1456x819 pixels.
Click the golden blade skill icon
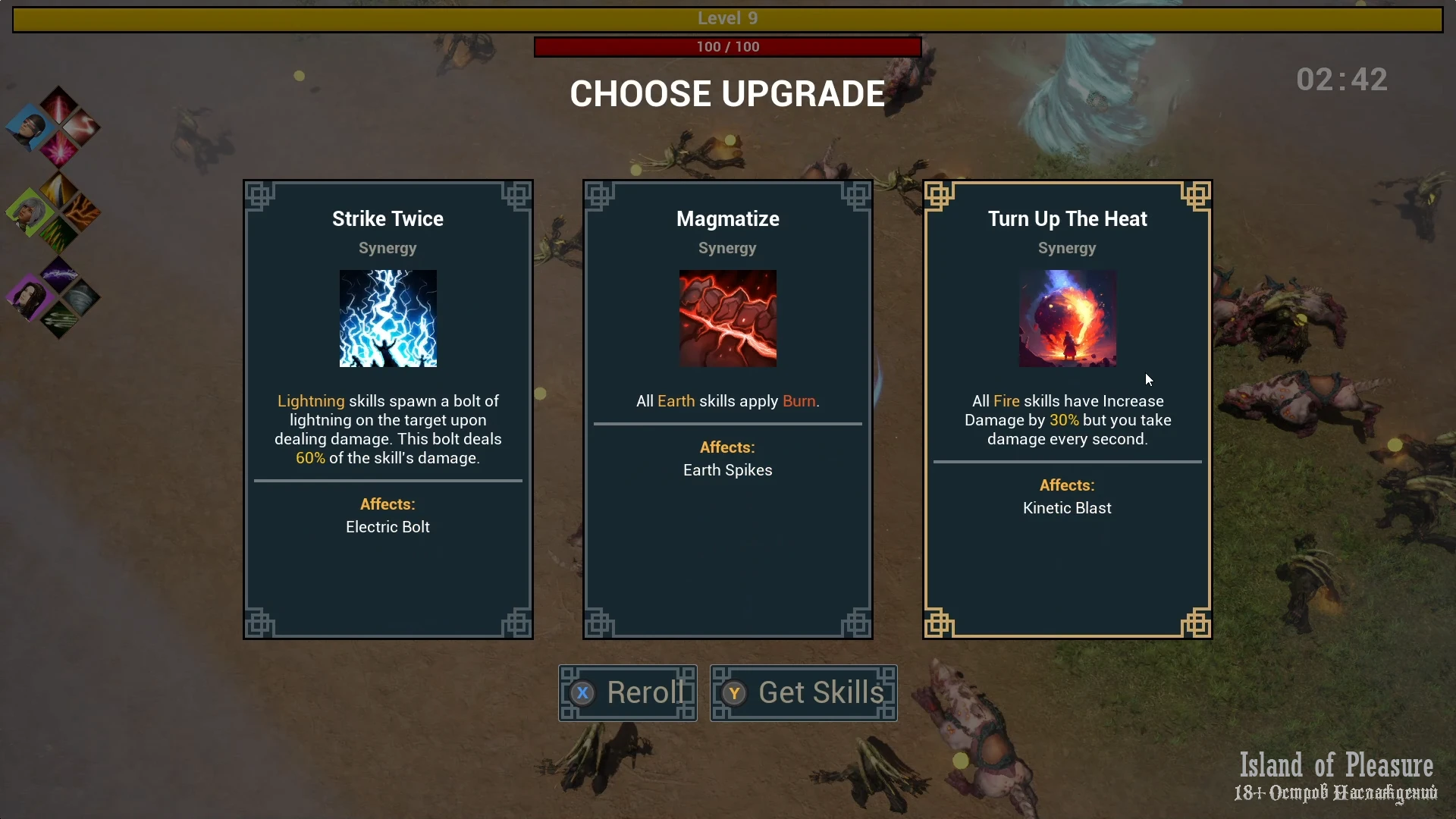click(x=58, y=190)
